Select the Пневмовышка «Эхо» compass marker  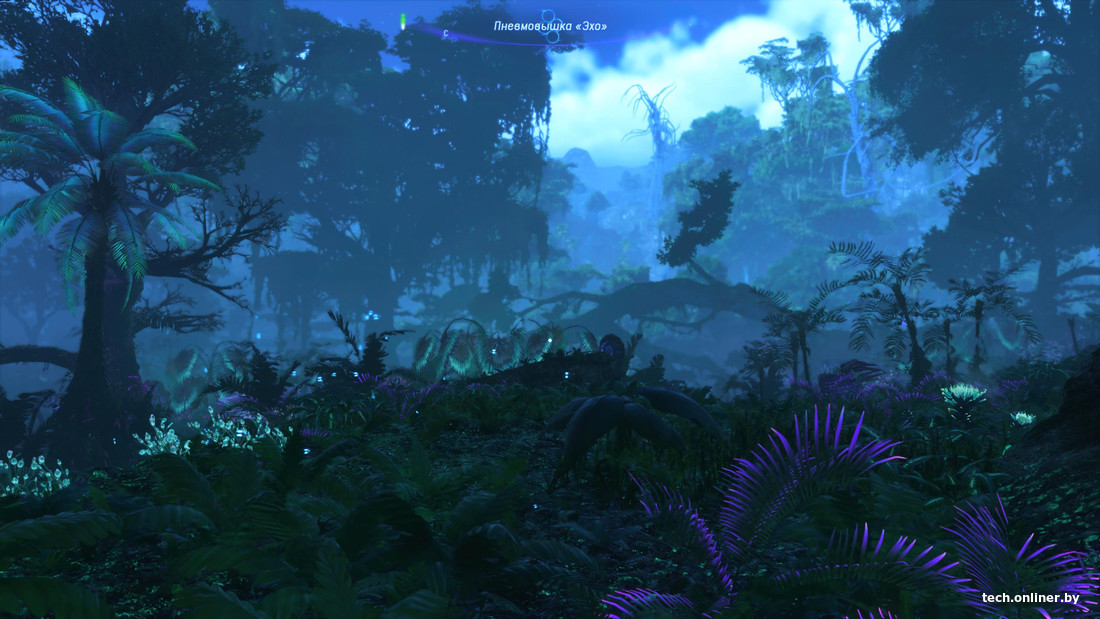tap(549, 27)
